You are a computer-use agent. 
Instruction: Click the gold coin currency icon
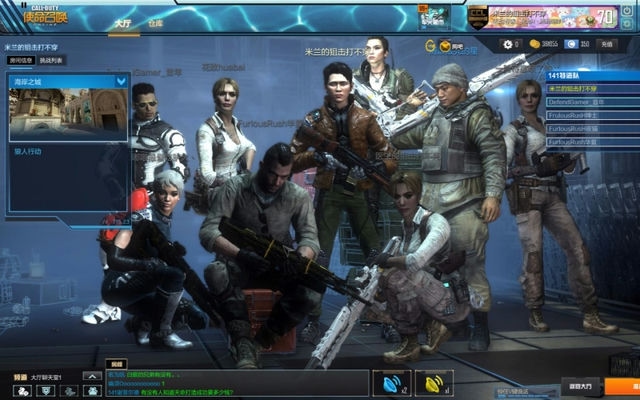534,44
